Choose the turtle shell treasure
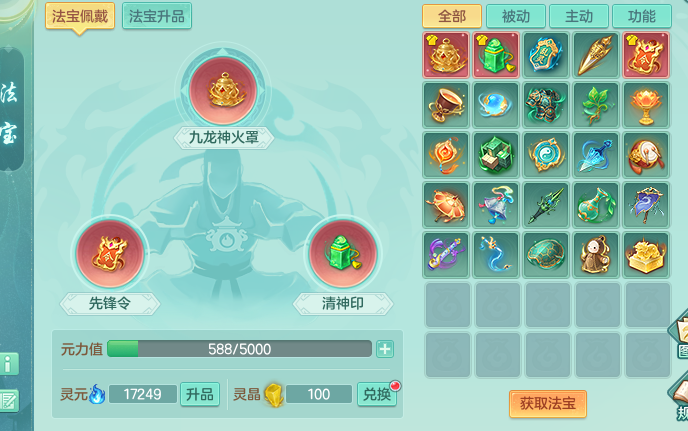Image resolution: width=688 pixels, height=431 pixels. click(546, 254)
